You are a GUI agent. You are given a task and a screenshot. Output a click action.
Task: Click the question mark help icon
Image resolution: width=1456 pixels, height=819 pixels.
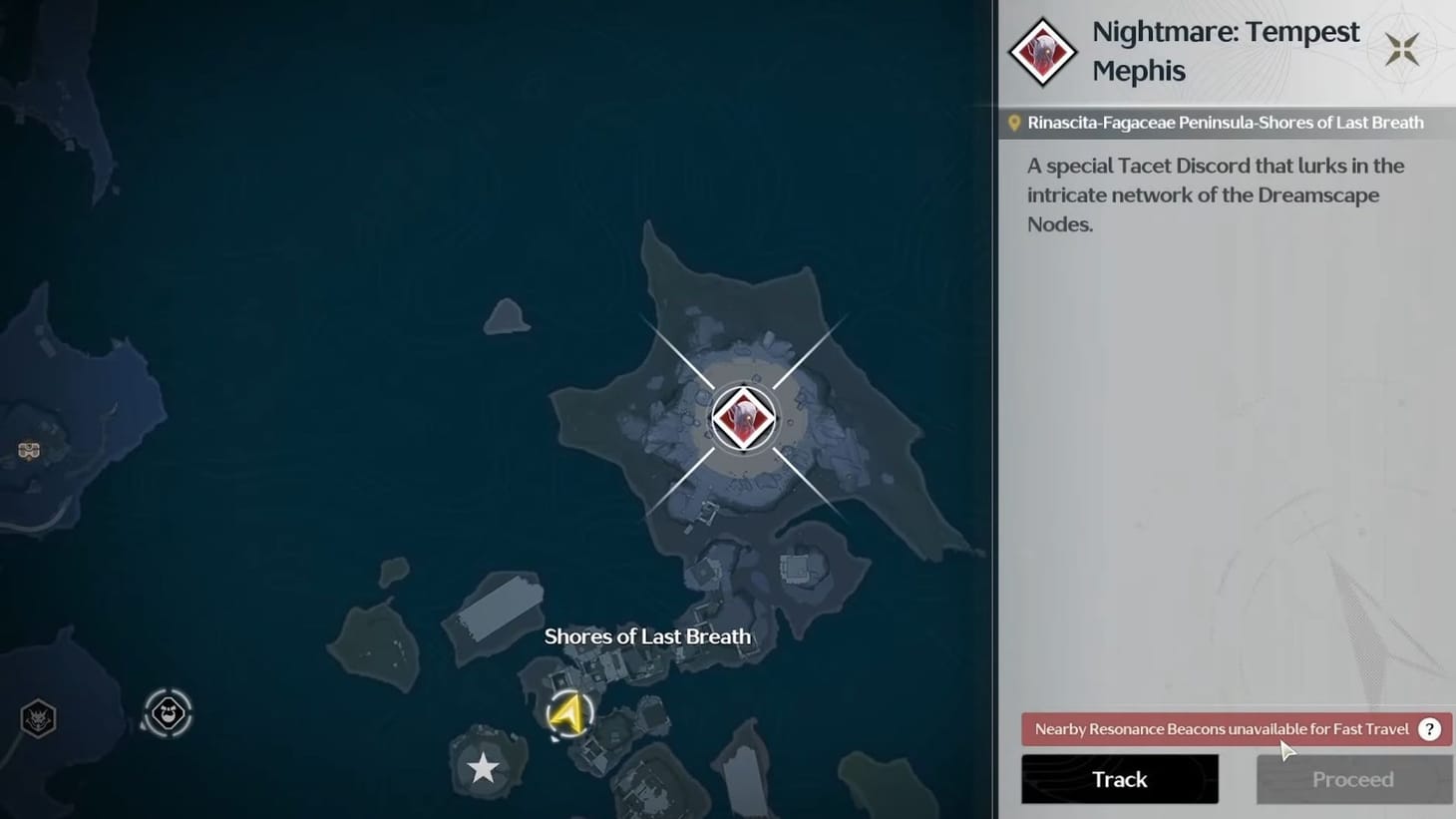click(x=1429, y=729)
